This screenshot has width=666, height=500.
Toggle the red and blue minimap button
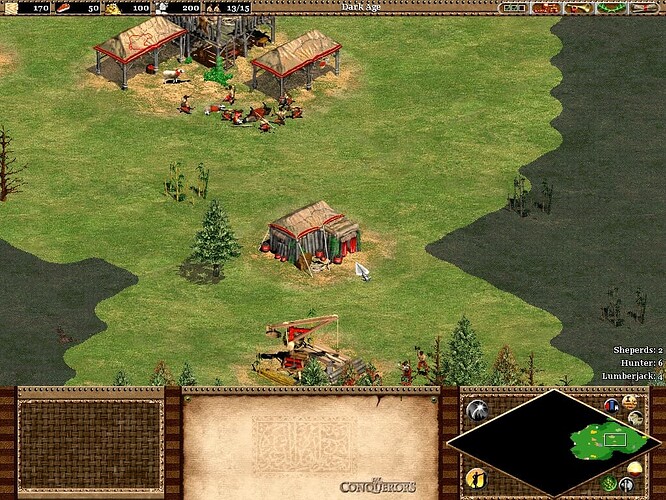612,404
